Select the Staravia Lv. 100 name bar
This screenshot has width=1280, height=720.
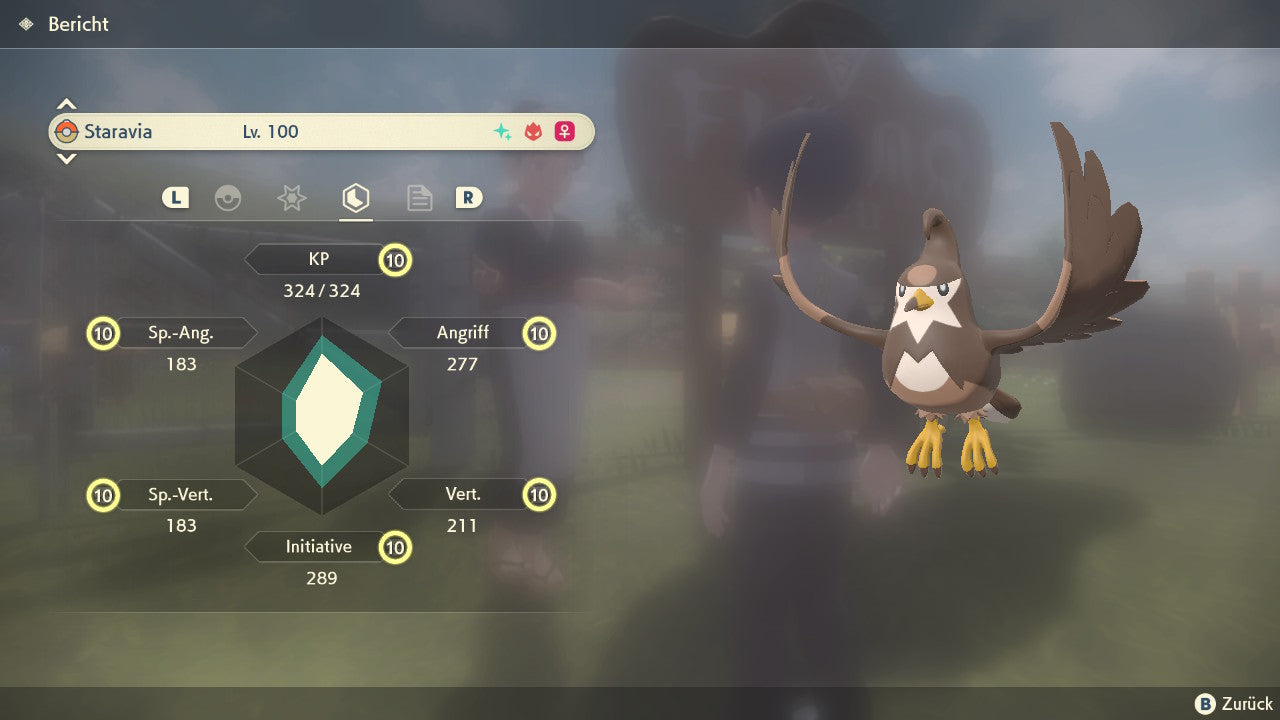(321, 132)
